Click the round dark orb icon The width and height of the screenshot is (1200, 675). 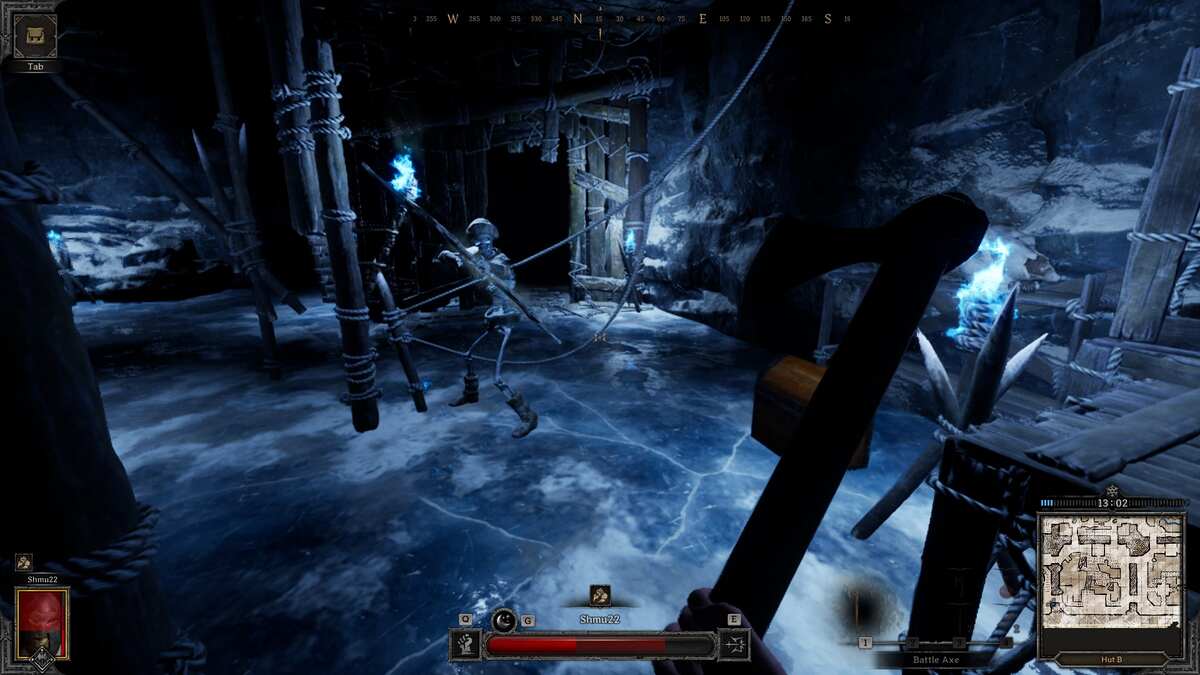click(504, 620)
